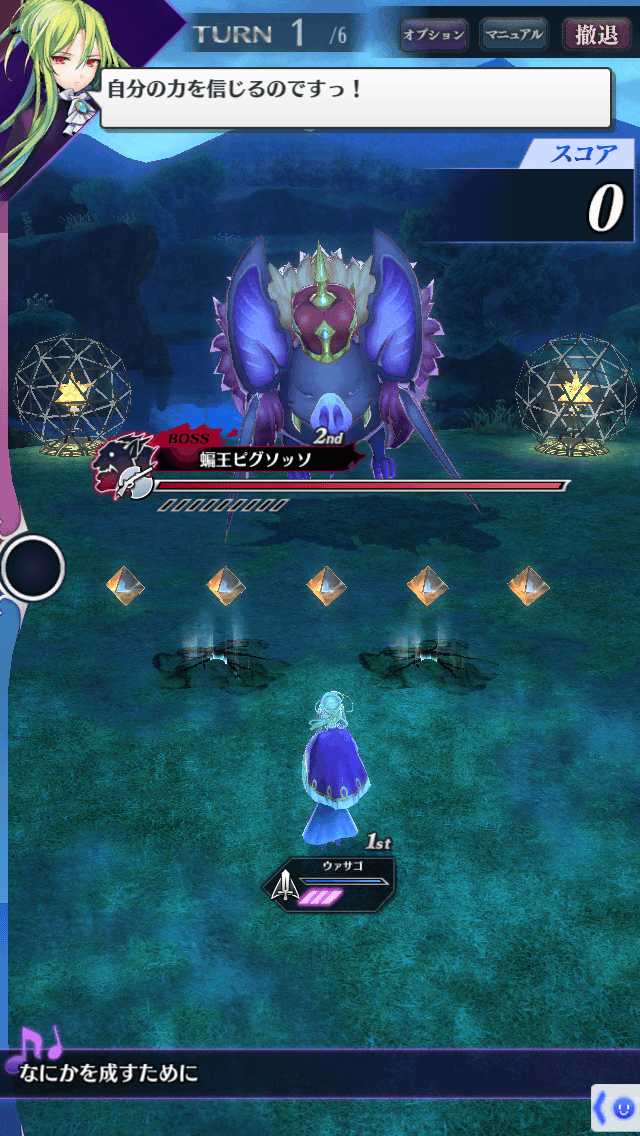
Task: Advance the tutorial dialogue speech box
Action: 355,98
